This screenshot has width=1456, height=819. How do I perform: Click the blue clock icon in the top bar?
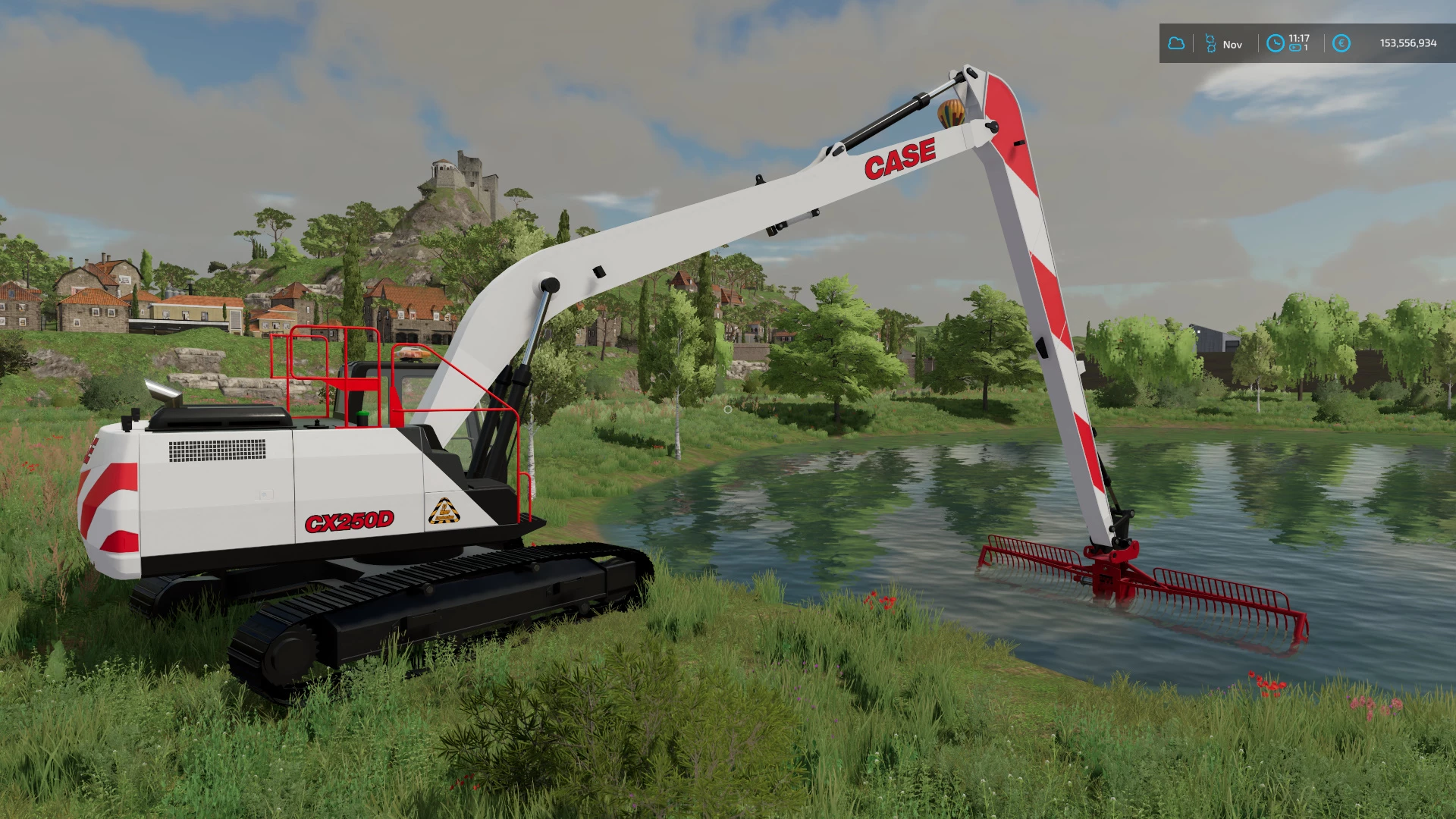click(x=1275, y=42)
